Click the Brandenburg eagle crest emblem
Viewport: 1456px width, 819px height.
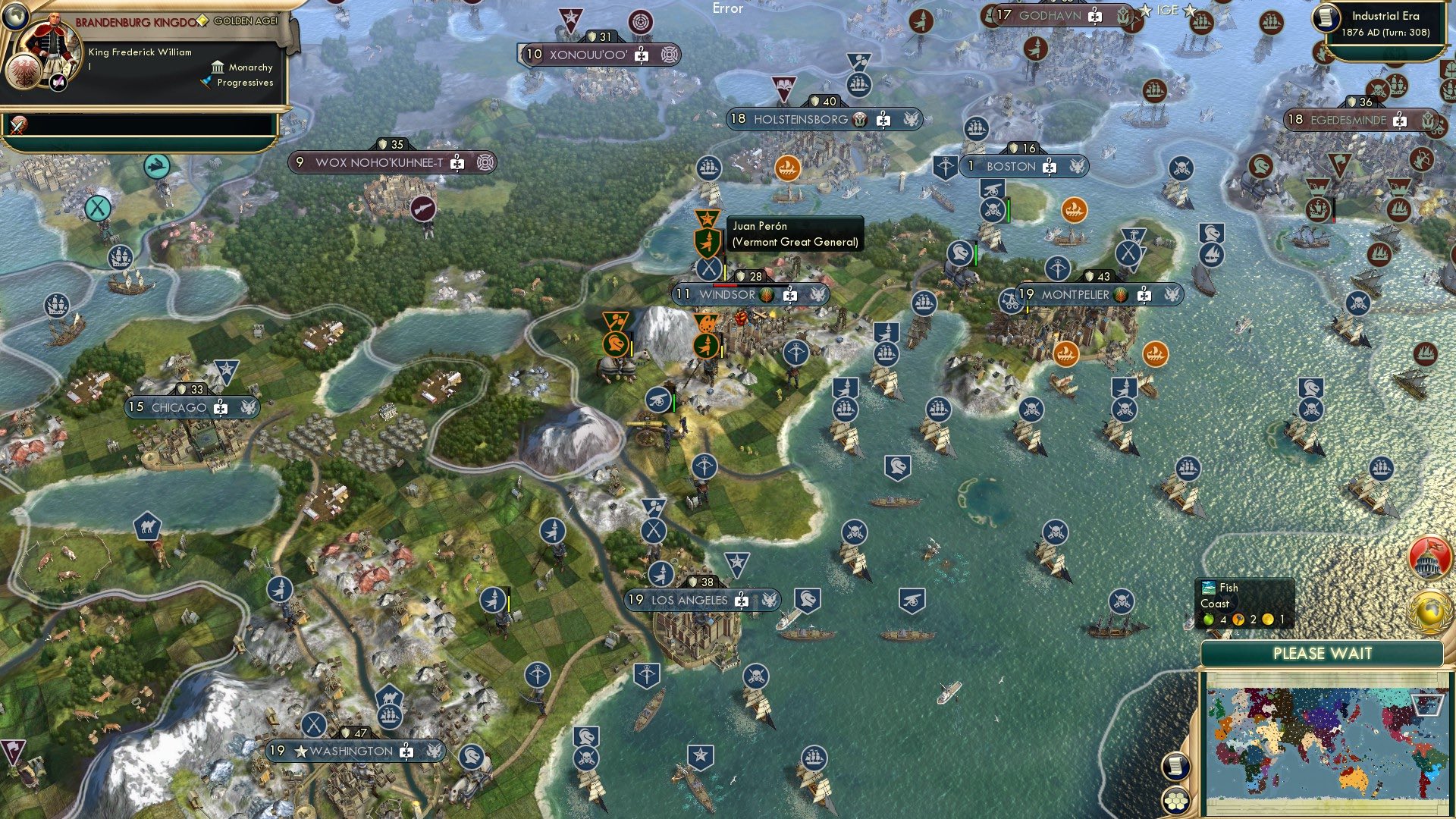[x=24, y=72]
